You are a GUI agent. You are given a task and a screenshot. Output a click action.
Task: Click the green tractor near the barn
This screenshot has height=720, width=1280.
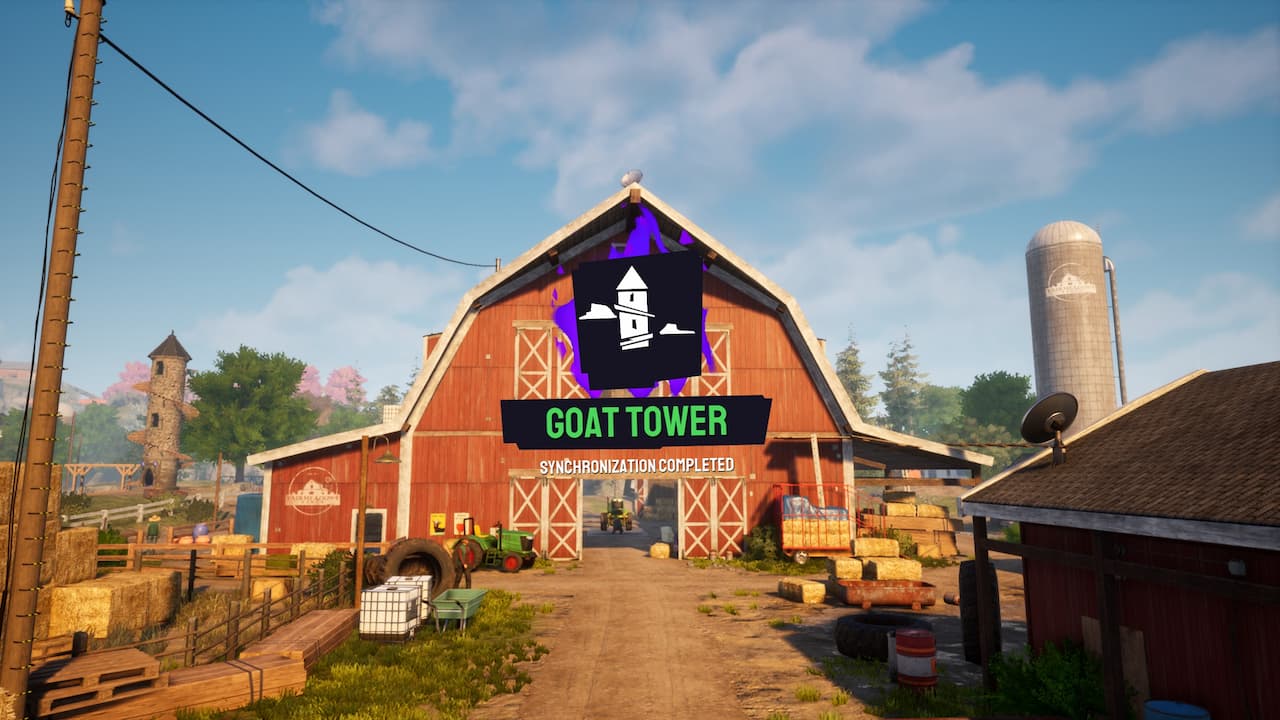pos(505,545)
